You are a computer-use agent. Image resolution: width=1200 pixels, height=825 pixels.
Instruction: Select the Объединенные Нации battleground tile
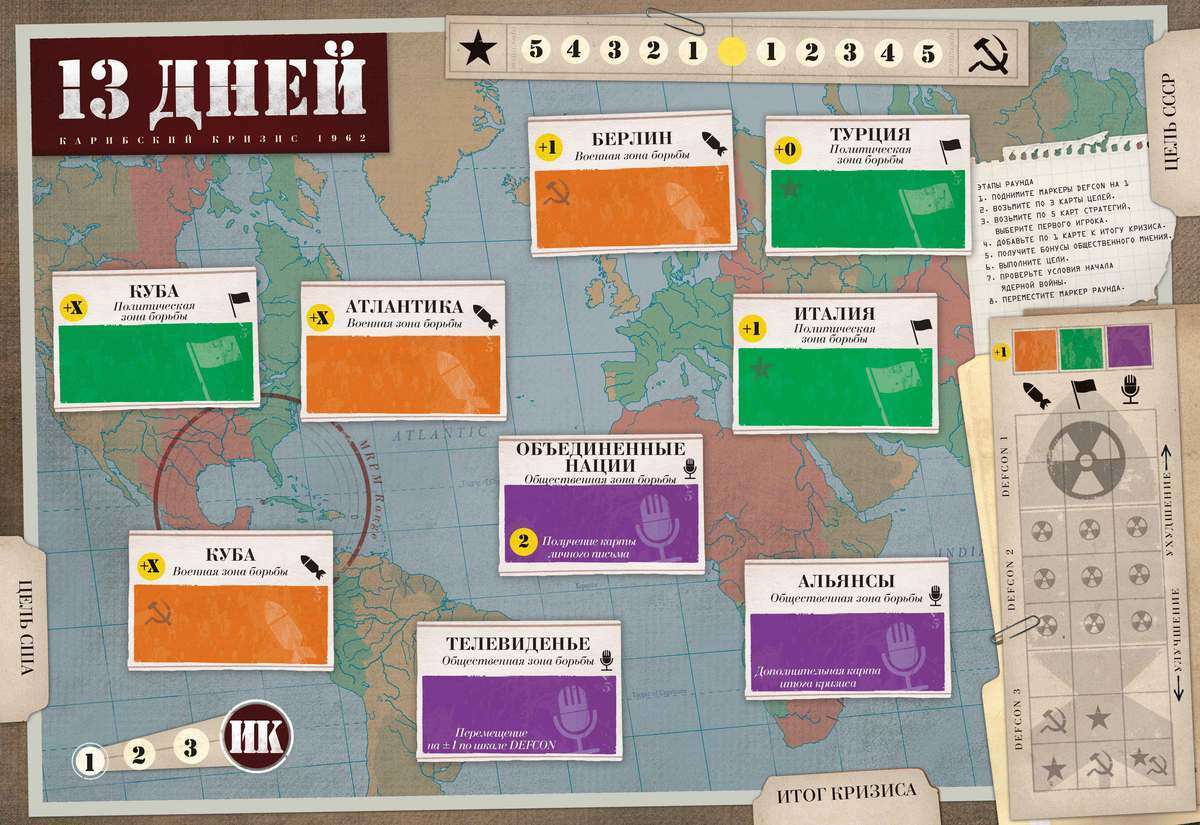603,504
